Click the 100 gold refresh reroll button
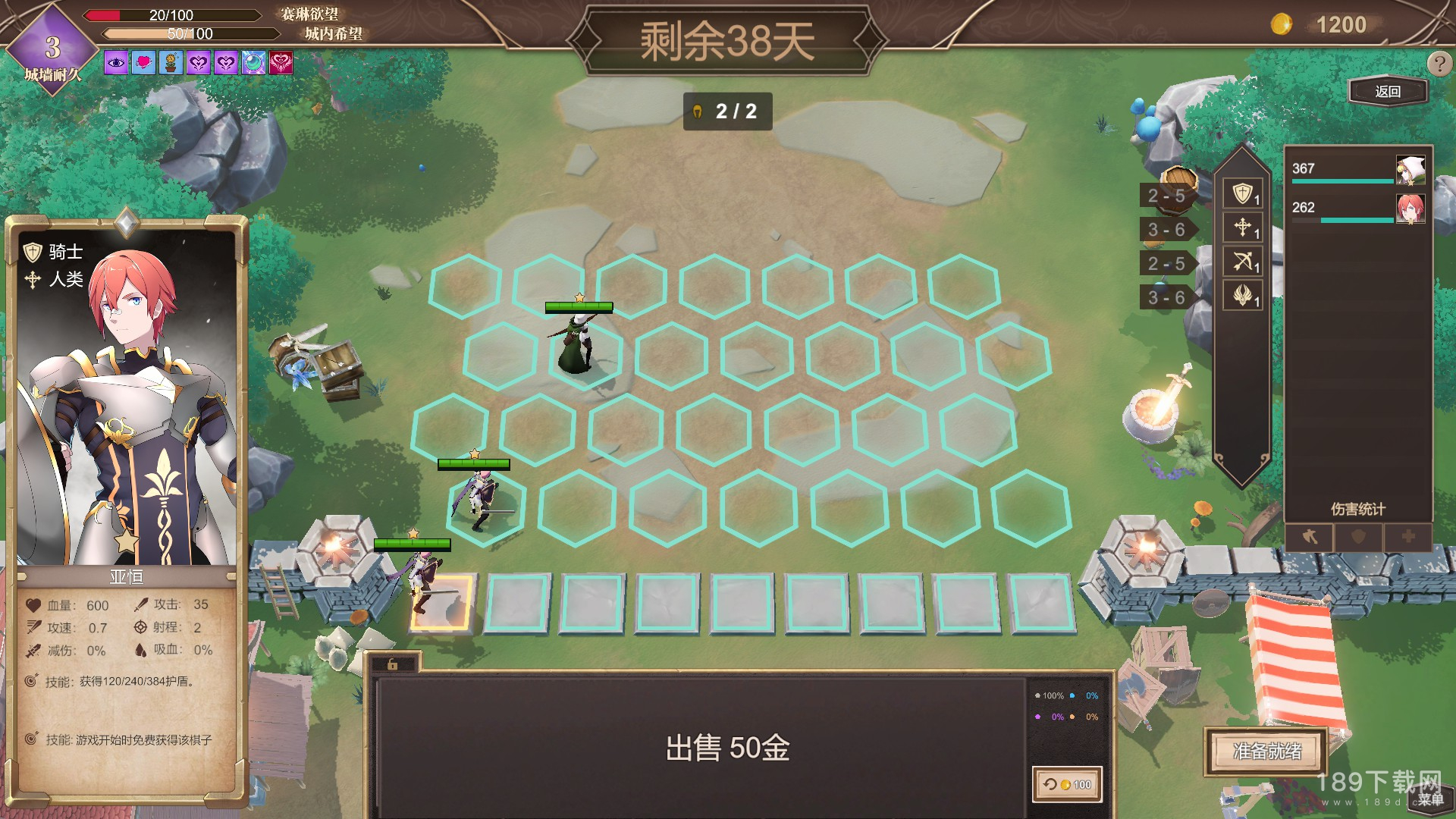This screenshot has height=819, width=1456. 1066,785
